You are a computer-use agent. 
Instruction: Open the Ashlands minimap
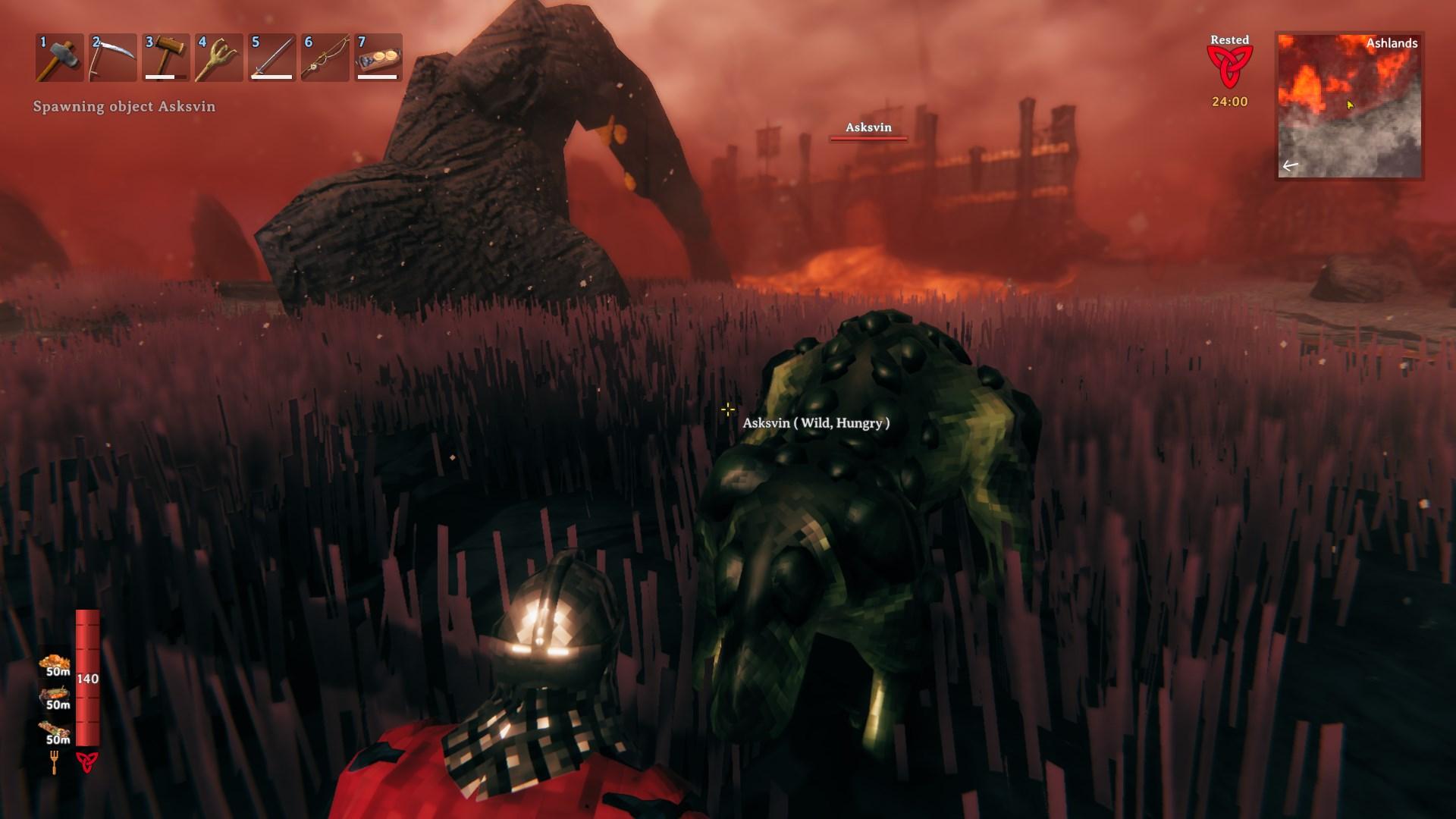[1349, 105]
